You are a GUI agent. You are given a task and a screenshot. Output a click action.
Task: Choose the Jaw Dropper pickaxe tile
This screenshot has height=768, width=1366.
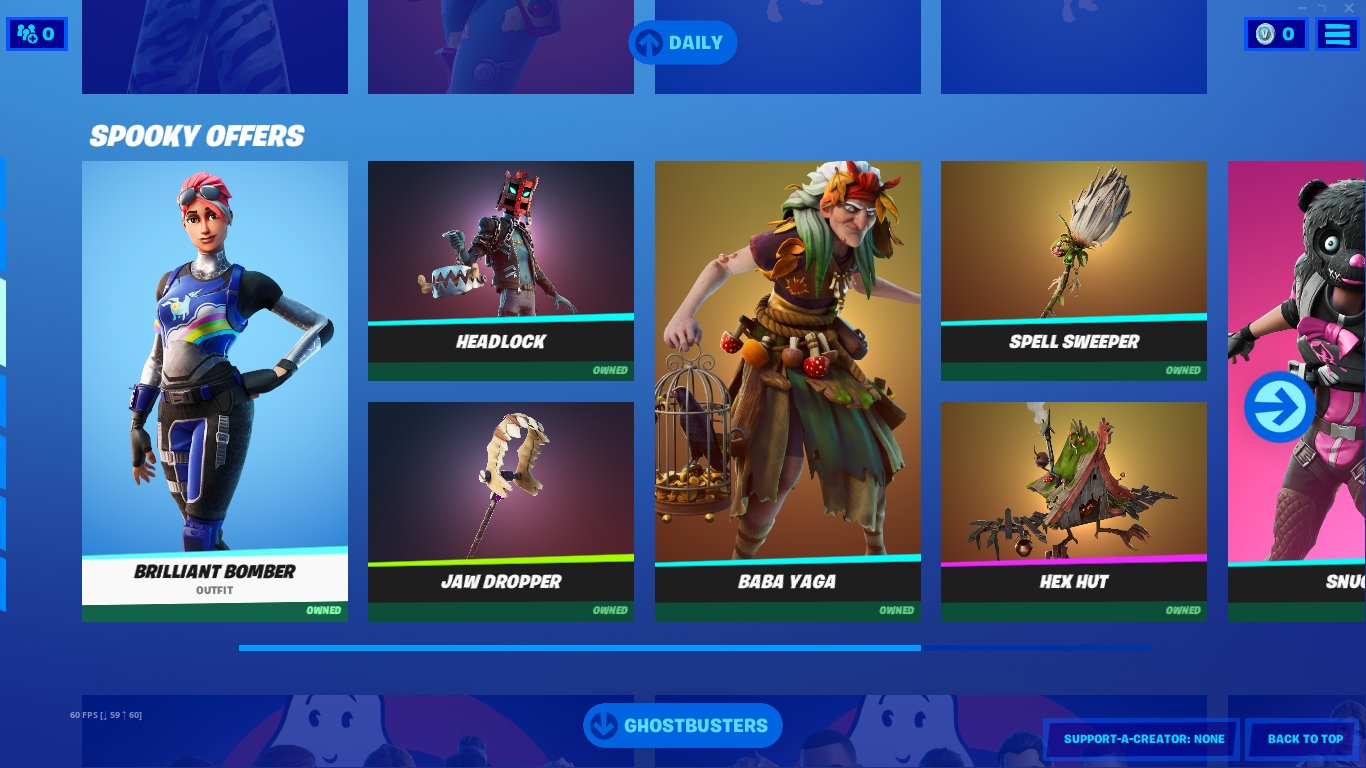[501, 510]
